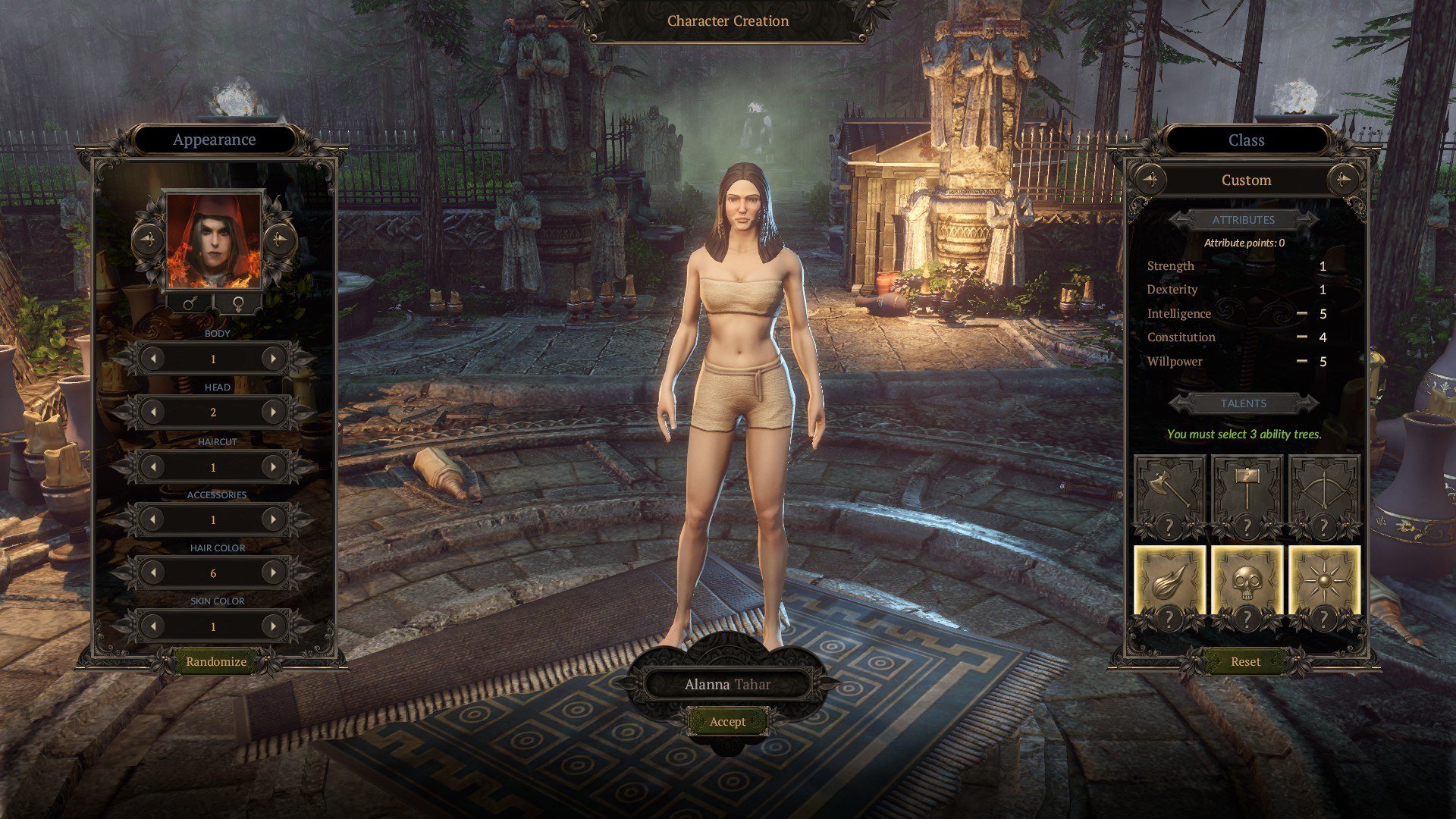Go to the previous Head option
Screen dimensions: 1456x819
pos(154,413)
